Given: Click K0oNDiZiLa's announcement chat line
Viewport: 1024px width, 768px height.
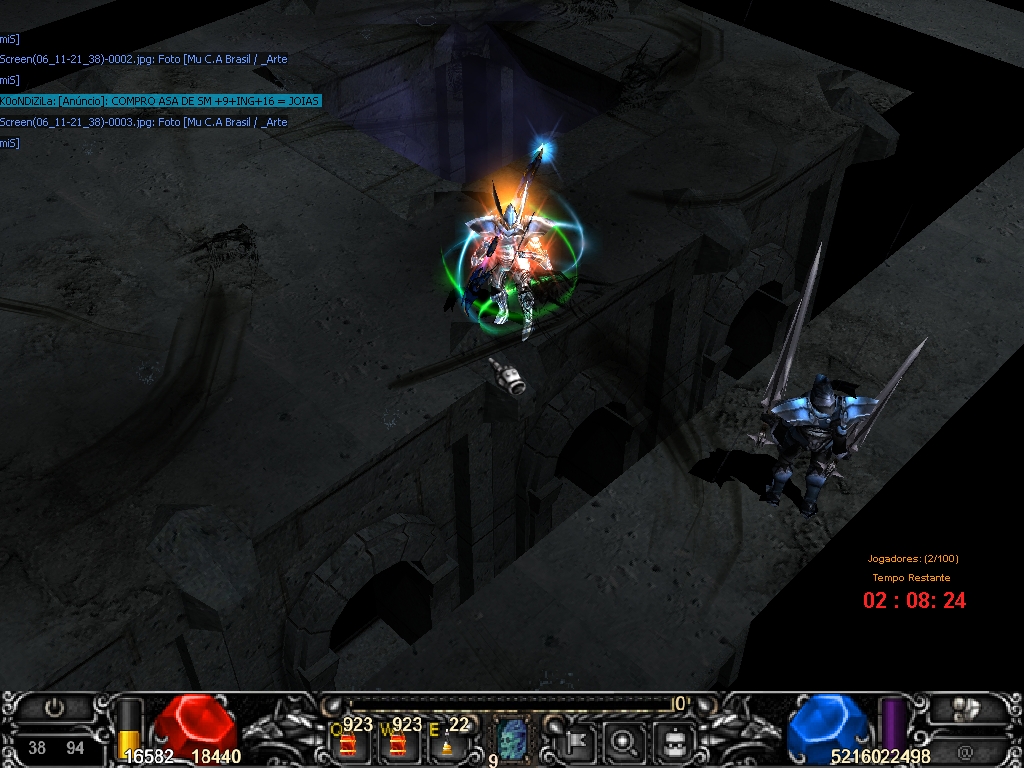Looking at the screenshot, I should (161, 101).
